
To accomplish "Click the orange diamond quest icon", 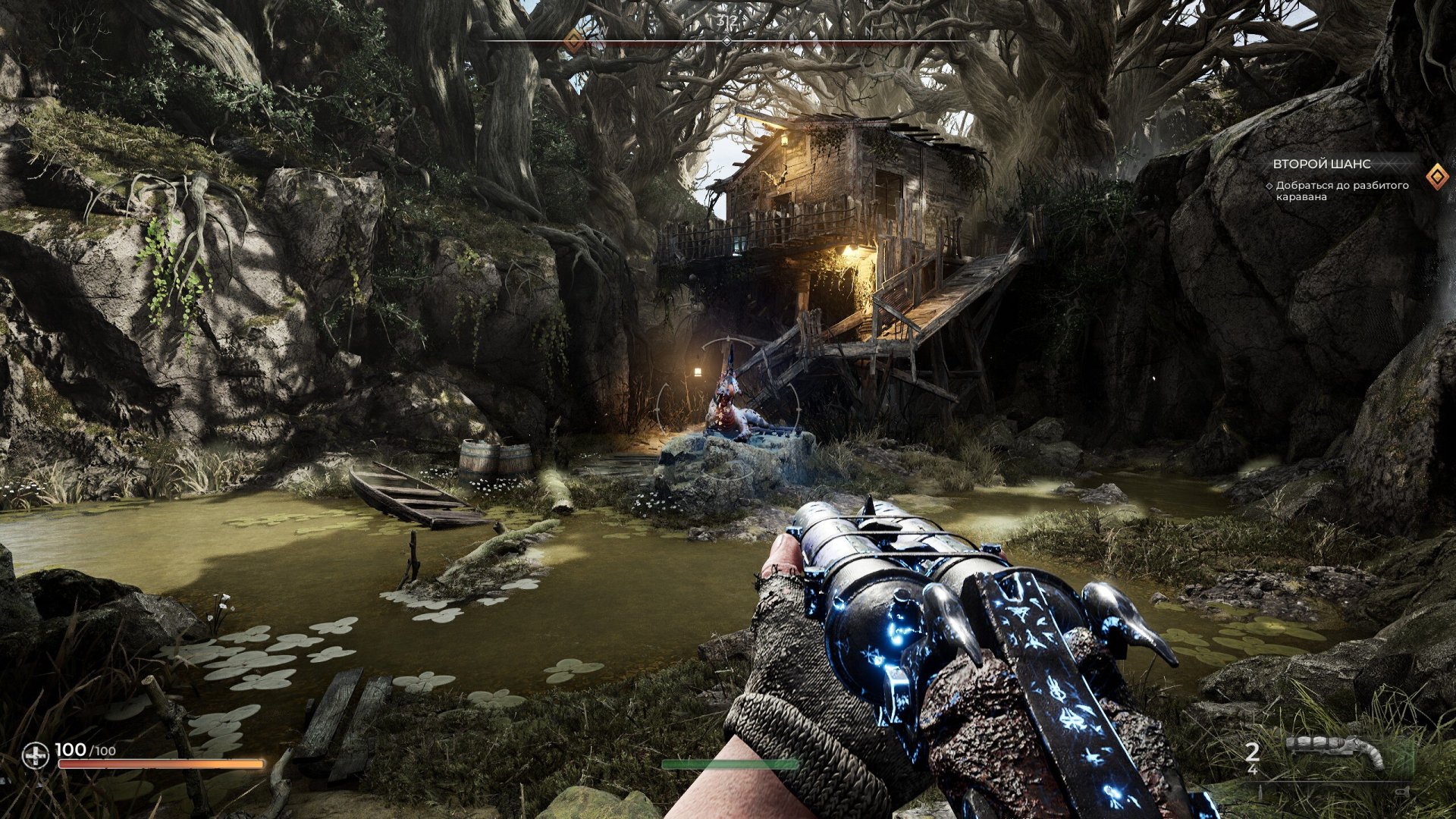I will [1436, 177].
